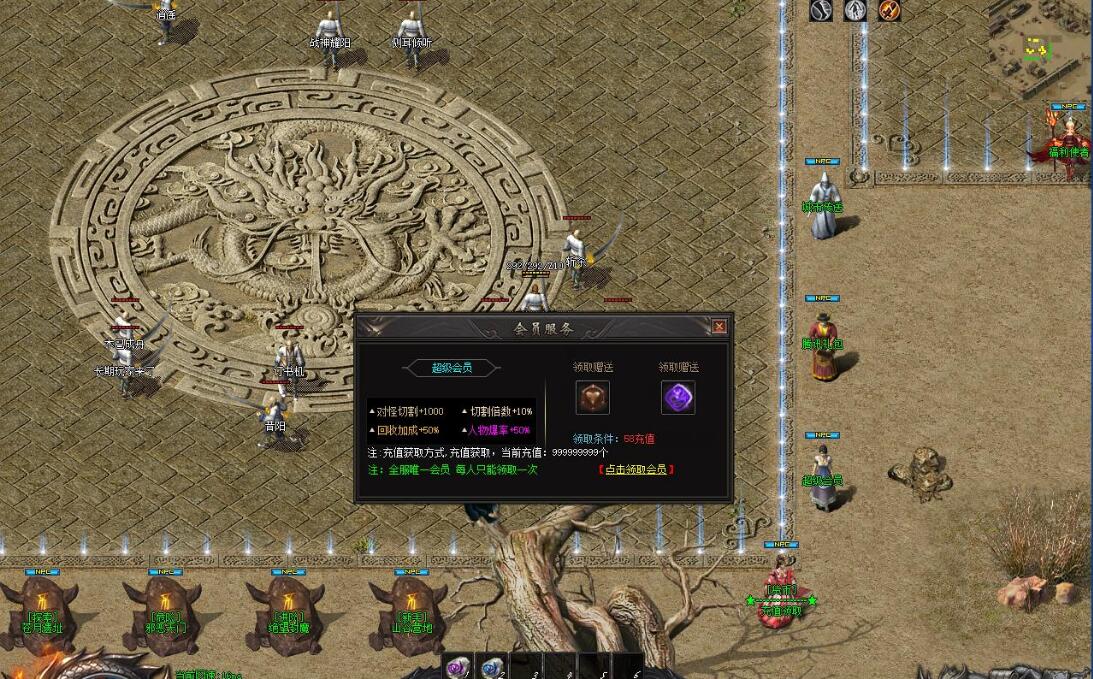The width and height of the screenshot is (1093, 679).
Task: Toggle the grey standing-figure status icon
Action: (x=855, y=10)
